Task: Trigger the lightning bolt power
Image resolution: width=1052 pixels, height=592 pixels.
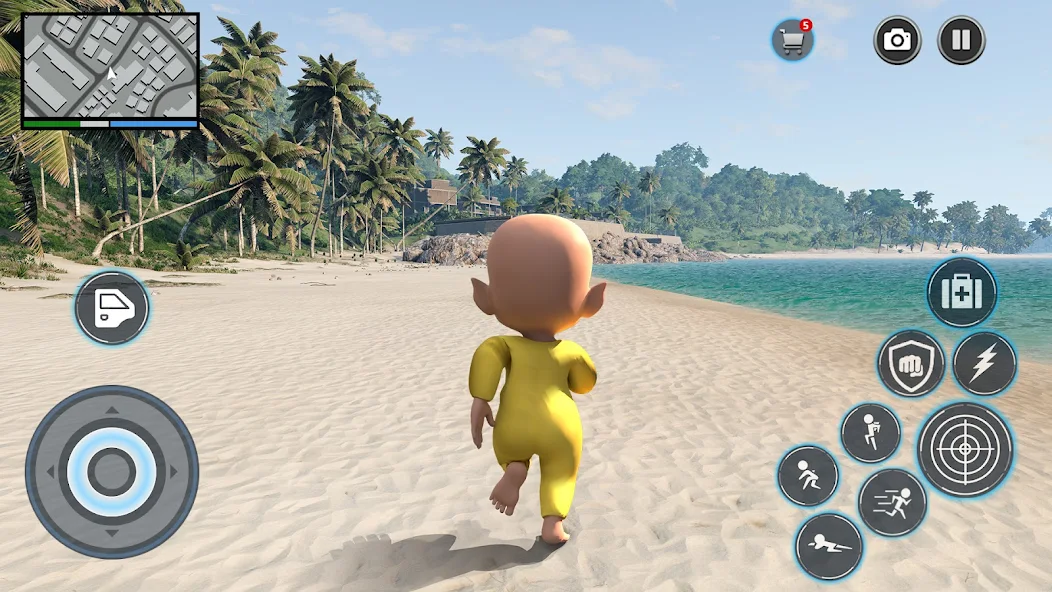Action: (x=984, y=363)
